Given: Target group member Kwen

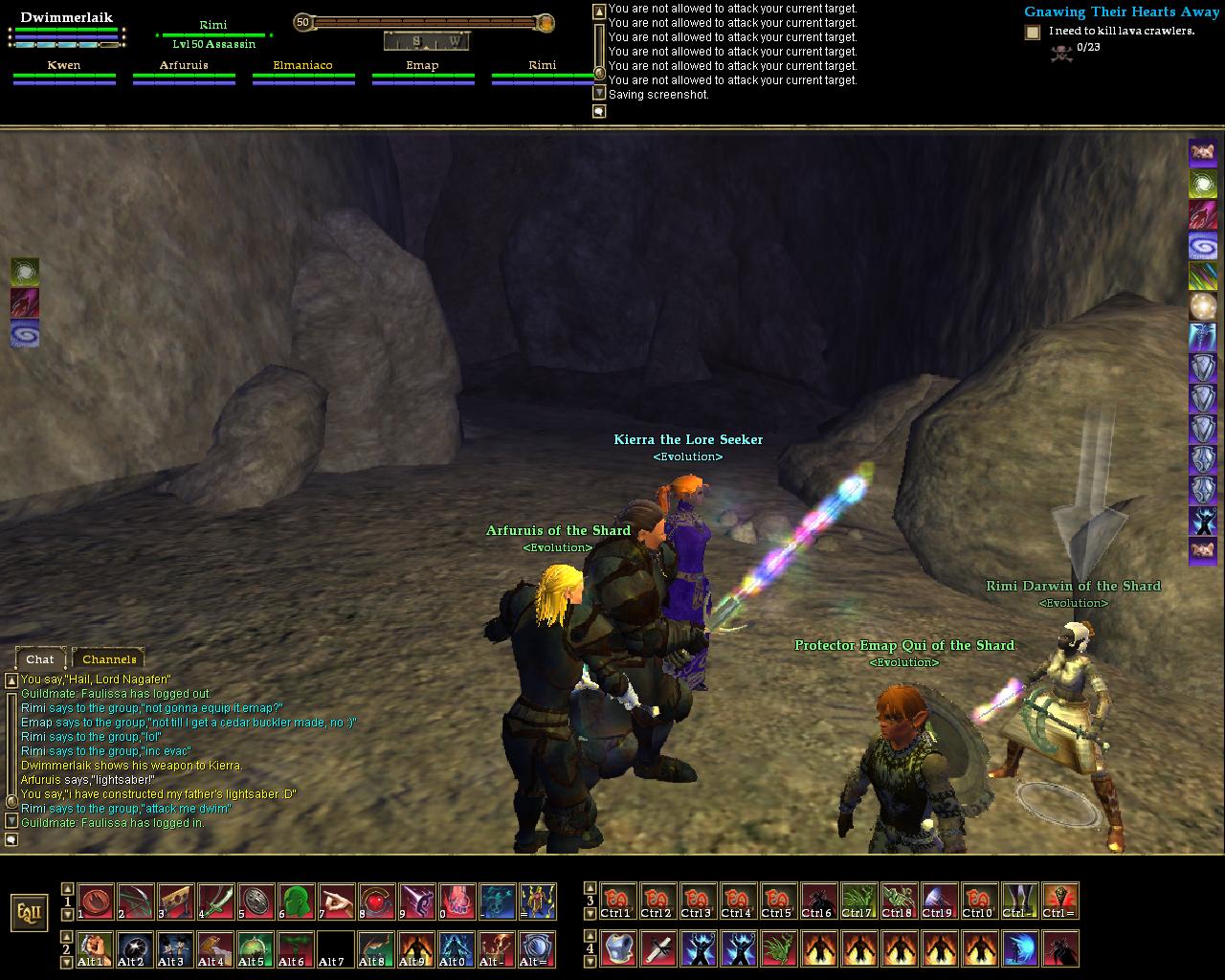Looking at the screenshot, I should point(64,66).
